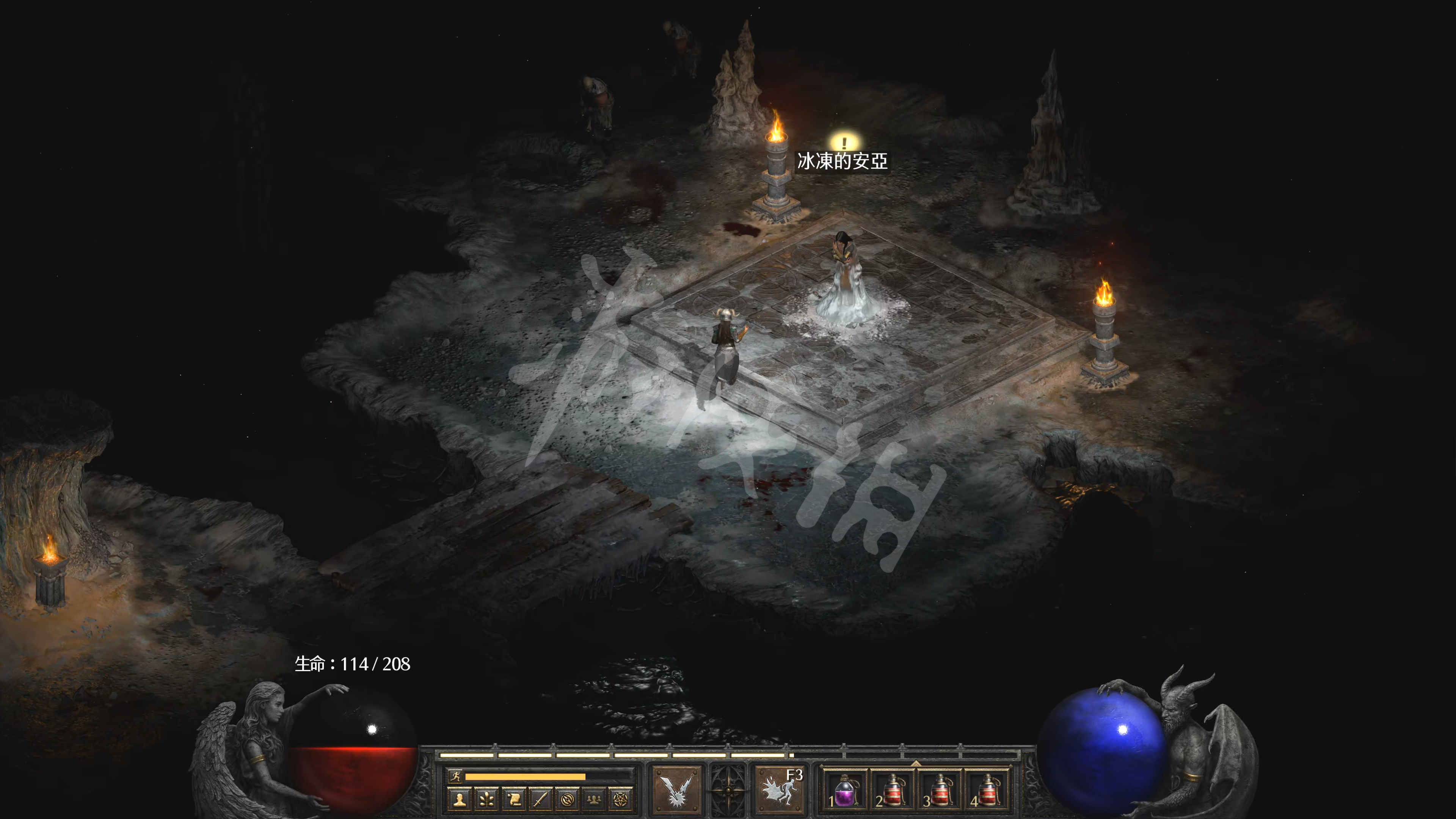Open the skill tree icon

coord(487,799)
